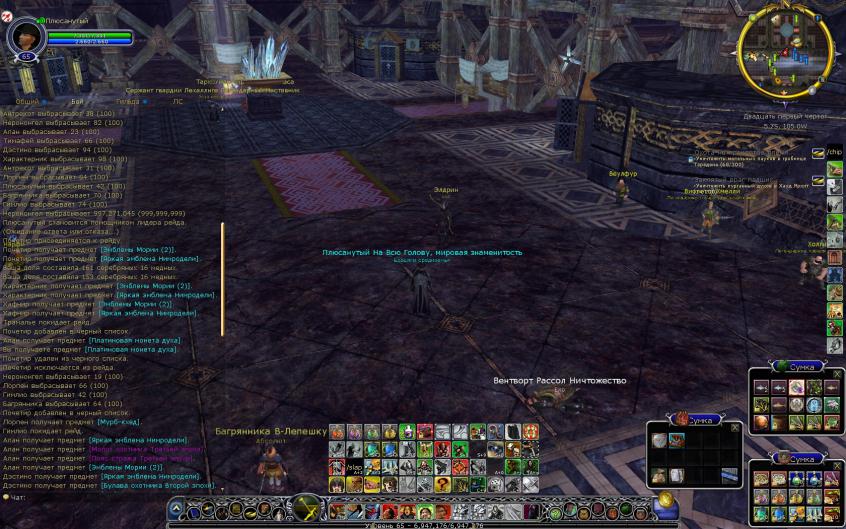The image size is (846, 529).
Task: Click the /slap macro quickslot
Action: [x=353, y=467]
